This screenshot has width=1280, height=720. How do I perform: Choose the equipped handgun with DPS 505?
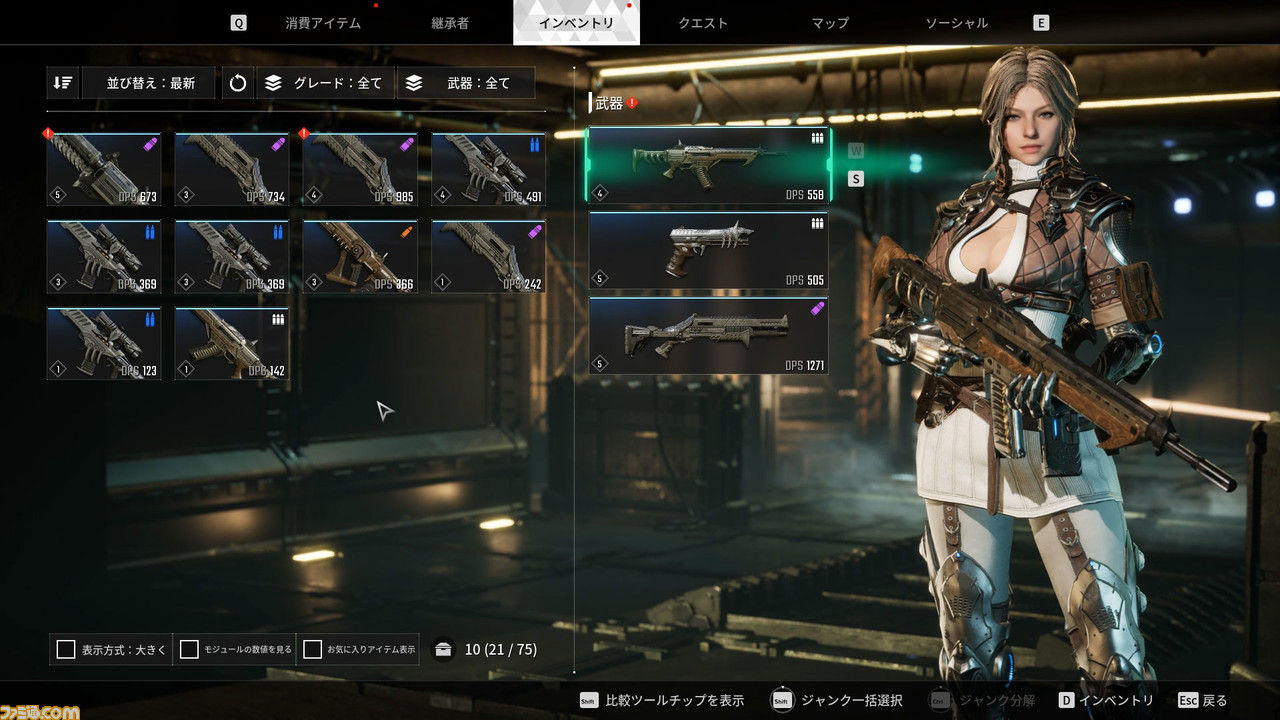(708, 250)
